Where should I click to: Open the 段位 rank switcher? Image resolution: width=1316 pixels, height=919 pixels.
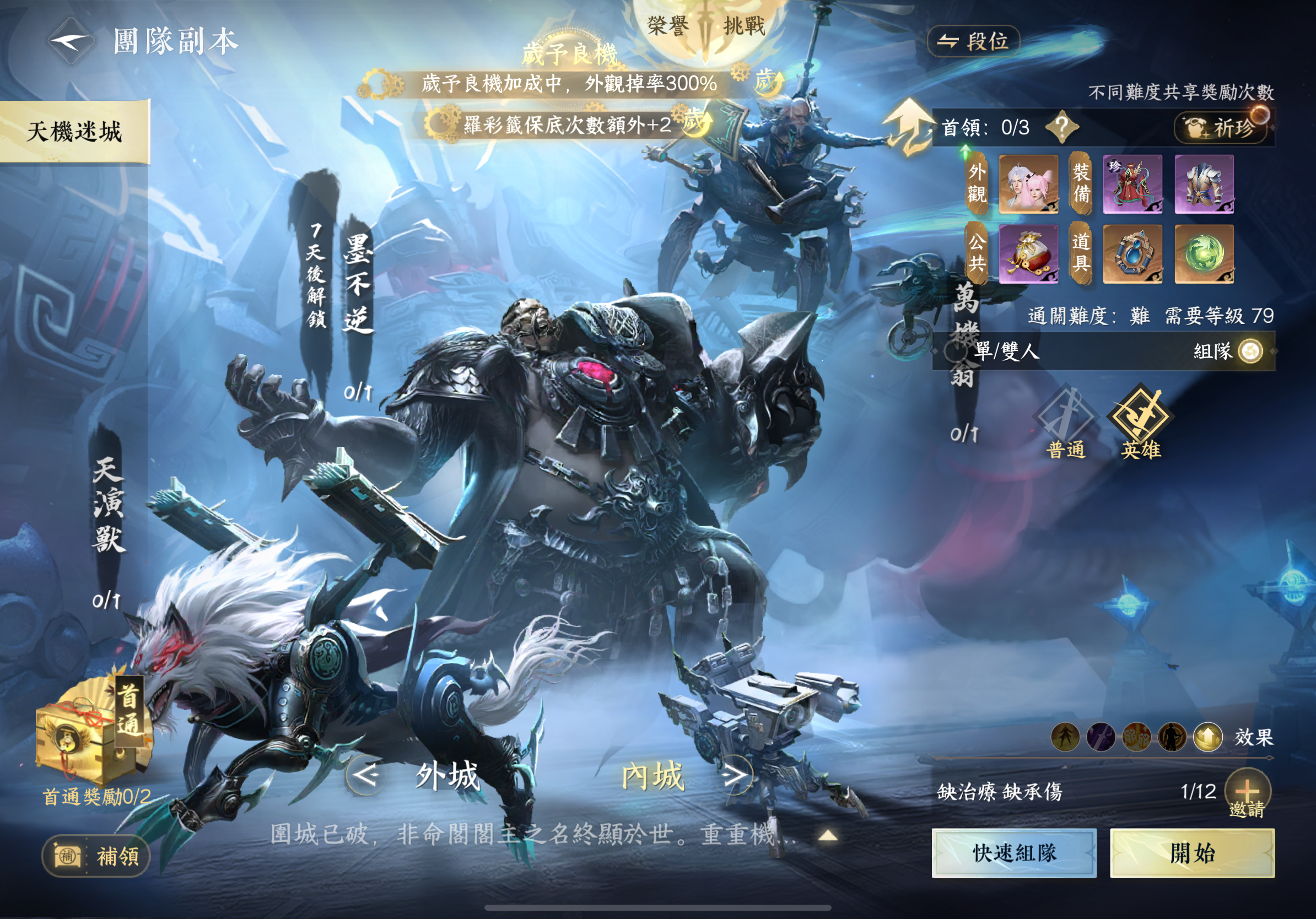[973, 41]
